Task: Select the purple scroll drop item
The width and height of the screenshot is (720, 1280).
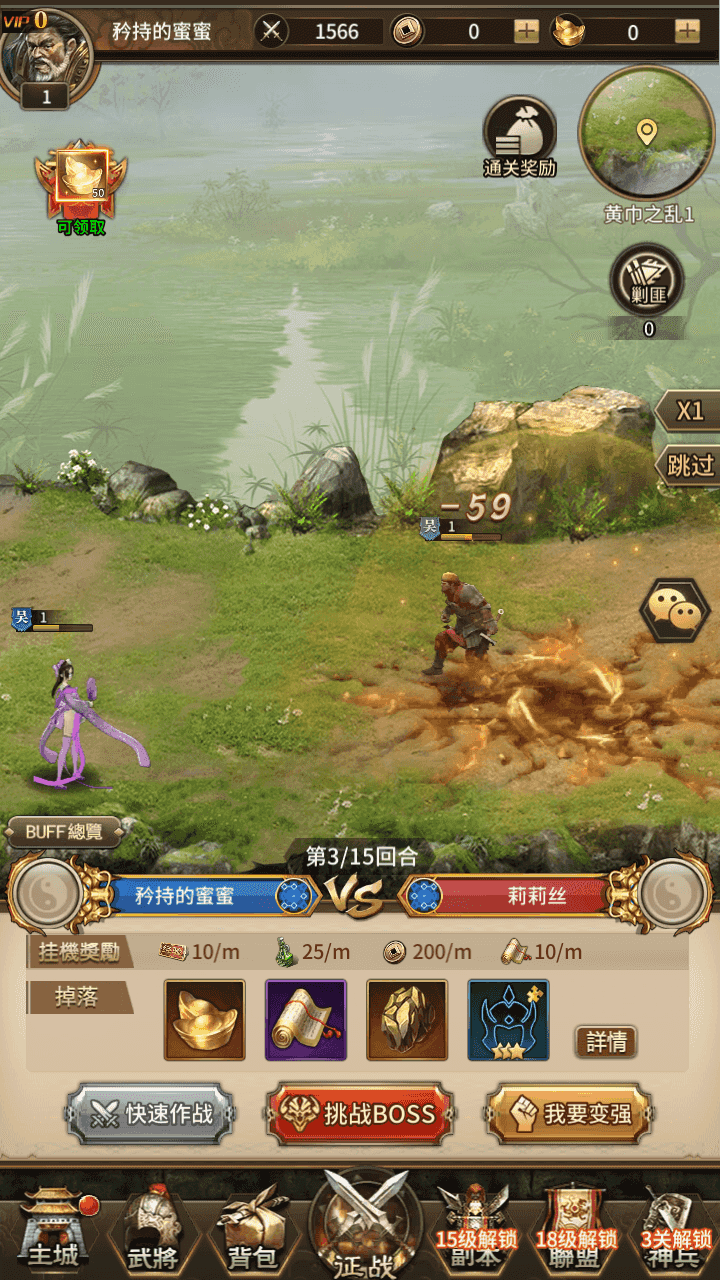Action: tap(305, 1019)
